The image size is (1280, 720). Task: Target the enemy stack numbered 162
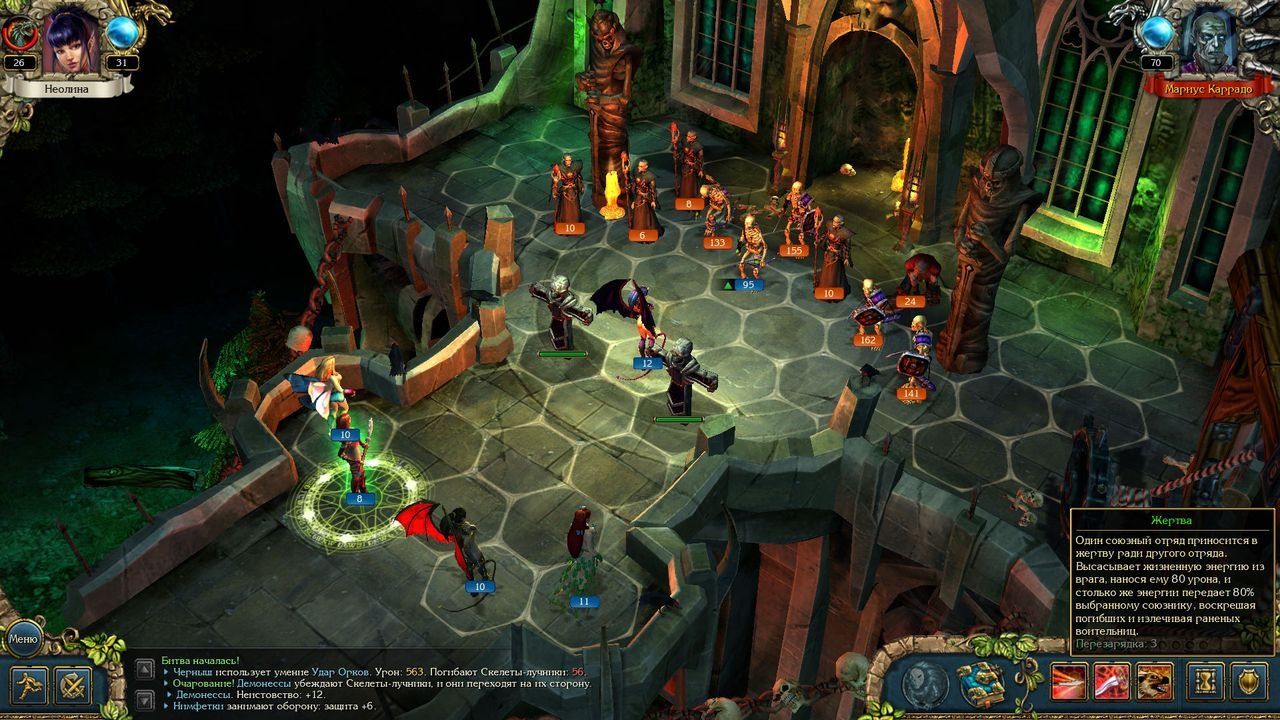coord(870,310)
